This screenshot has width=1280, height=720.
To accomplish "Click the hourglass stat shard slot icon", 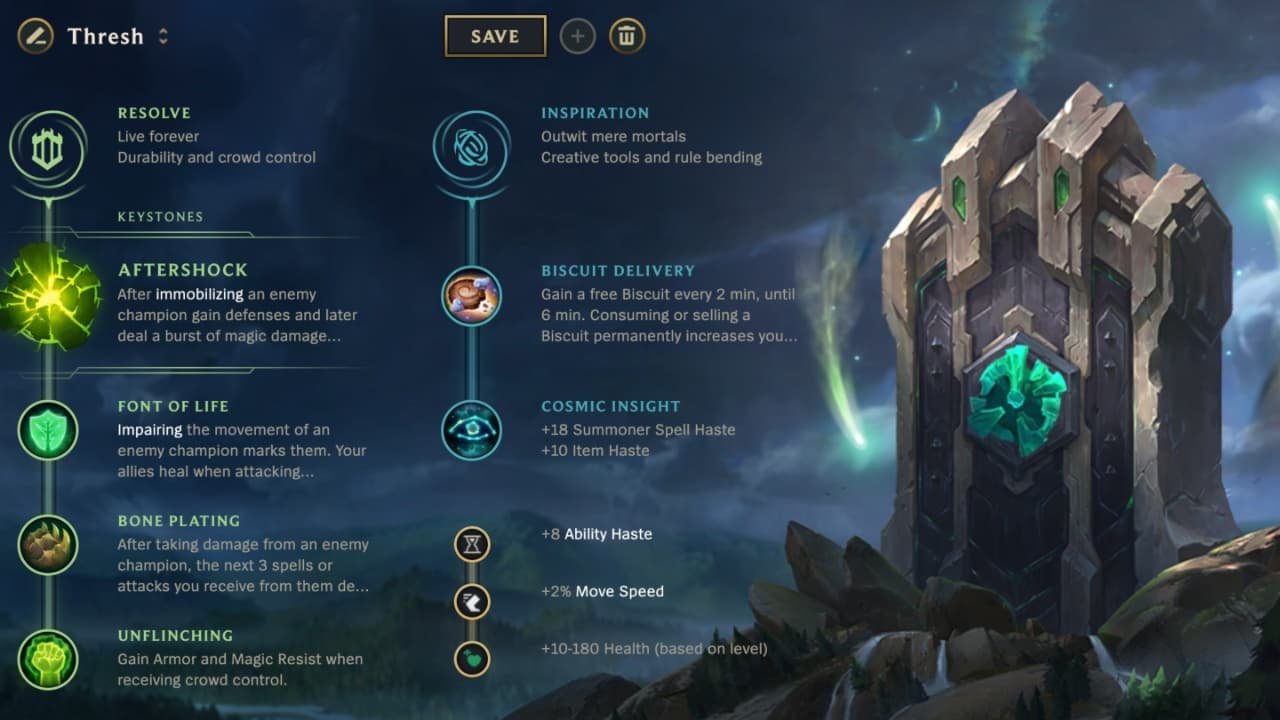I will tap(471, 545).
